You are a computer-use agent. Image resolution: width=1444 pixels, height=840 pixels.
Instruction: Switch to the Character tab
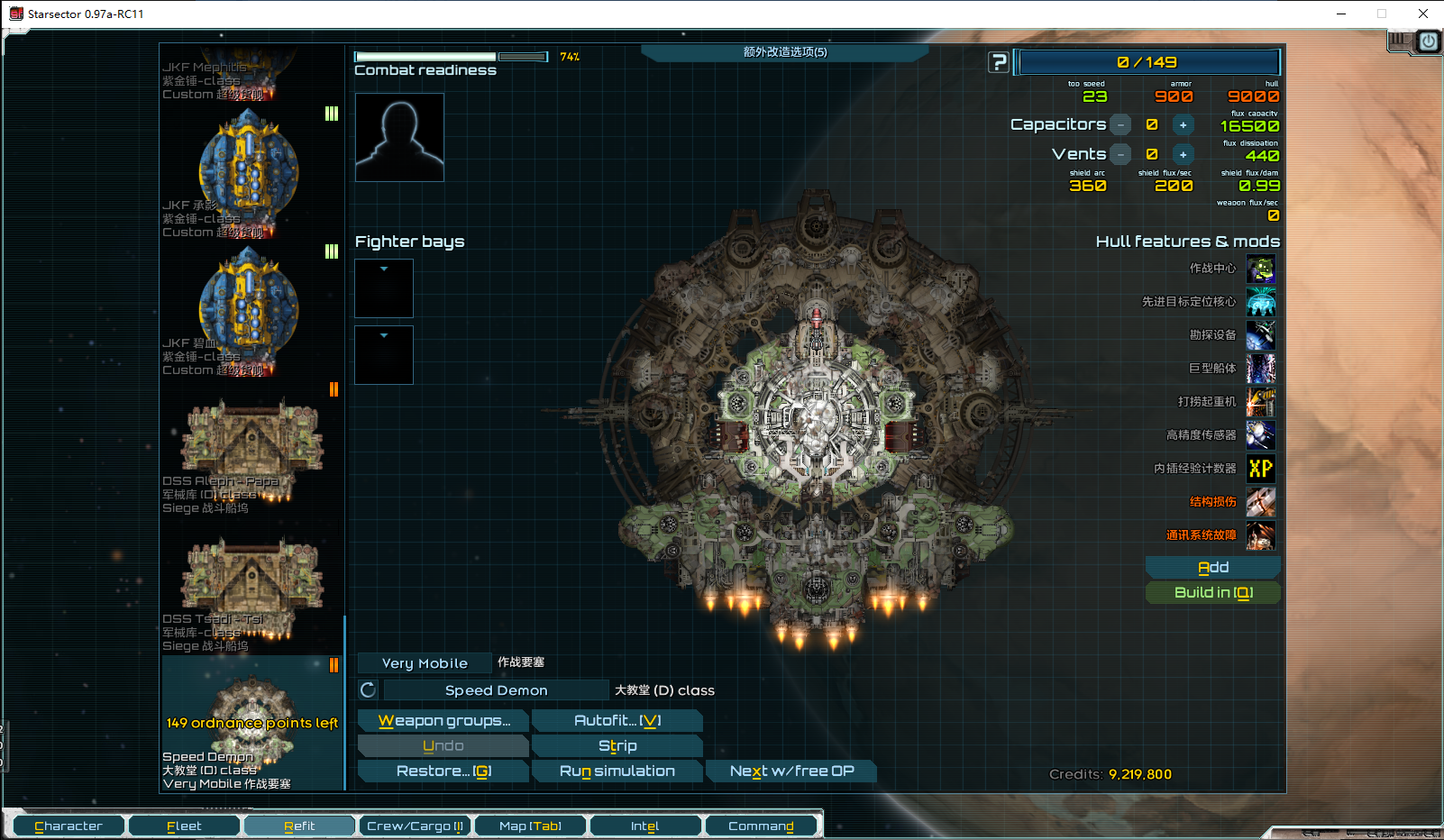point(69,826)
